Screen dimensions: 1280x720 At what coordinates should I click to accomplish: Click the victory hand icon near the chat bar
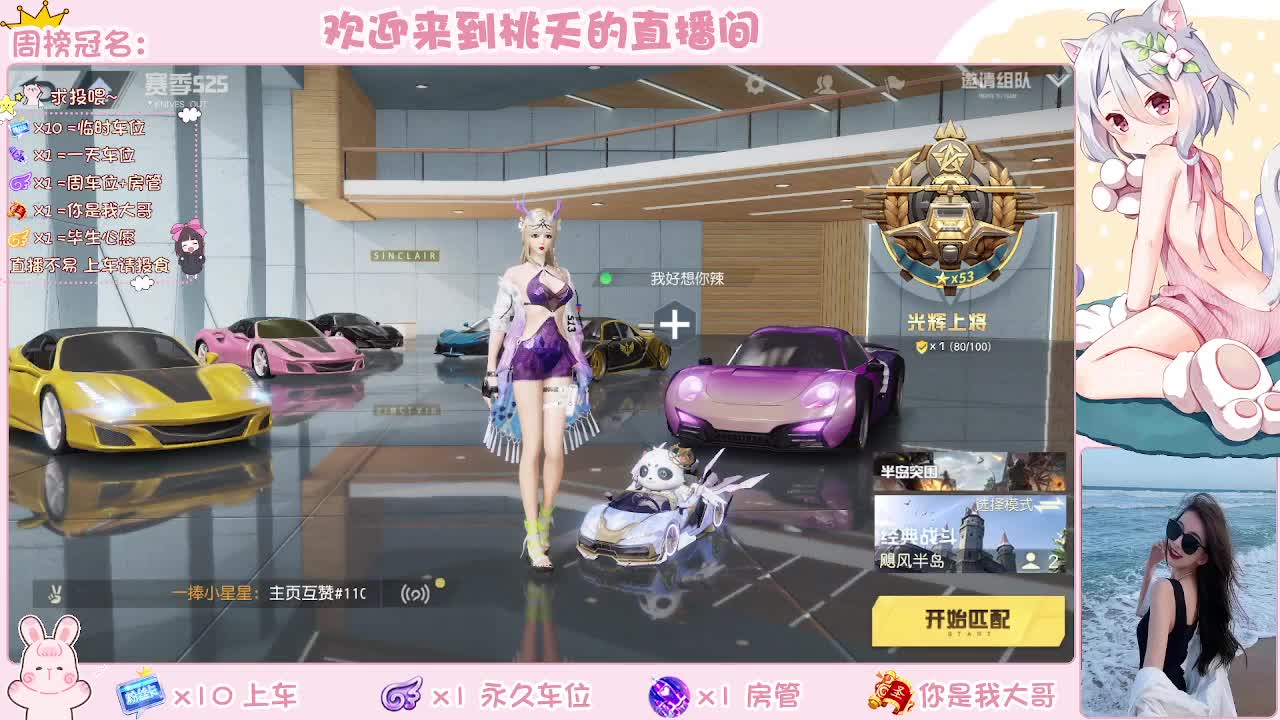coord(55,593)
